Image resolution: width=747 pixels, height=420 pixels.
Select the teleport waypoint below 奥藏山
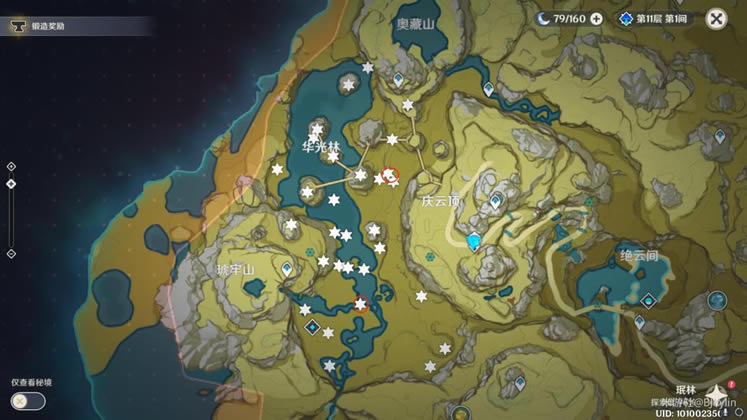(x=398, y=77)
